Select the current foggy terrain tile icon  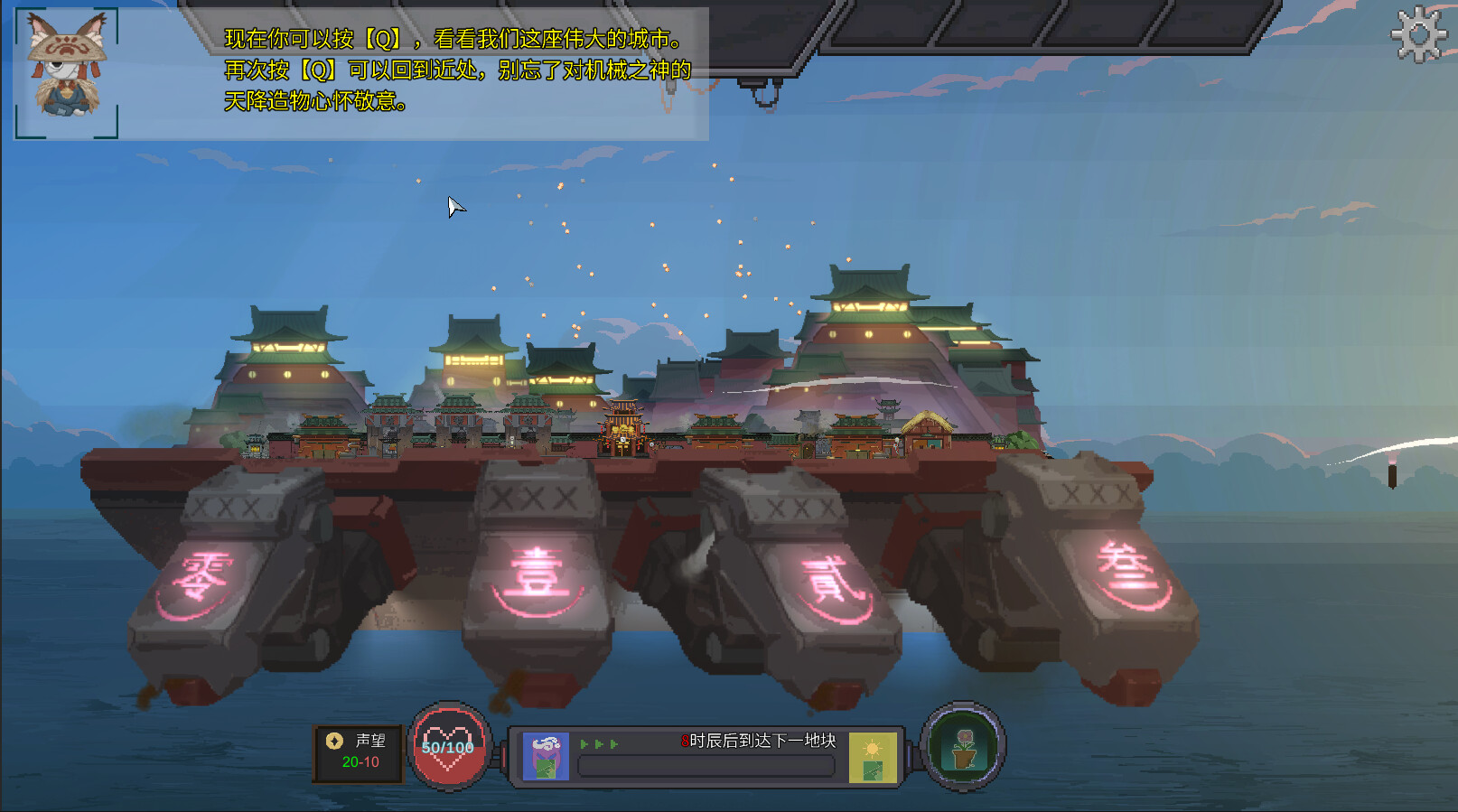(546, 757)
